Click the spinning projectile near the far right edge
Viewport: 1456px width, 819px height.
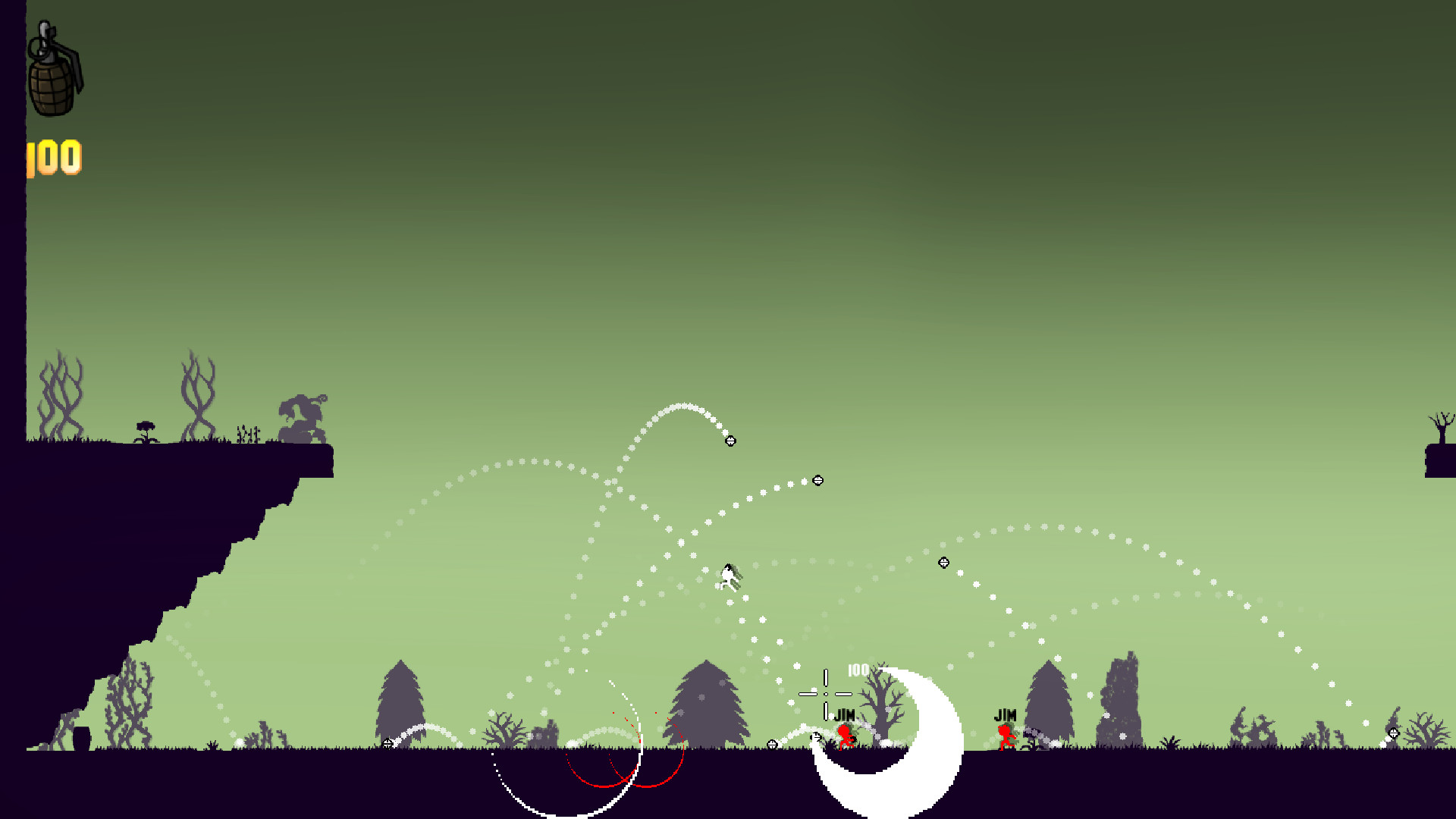[1394, 732]
